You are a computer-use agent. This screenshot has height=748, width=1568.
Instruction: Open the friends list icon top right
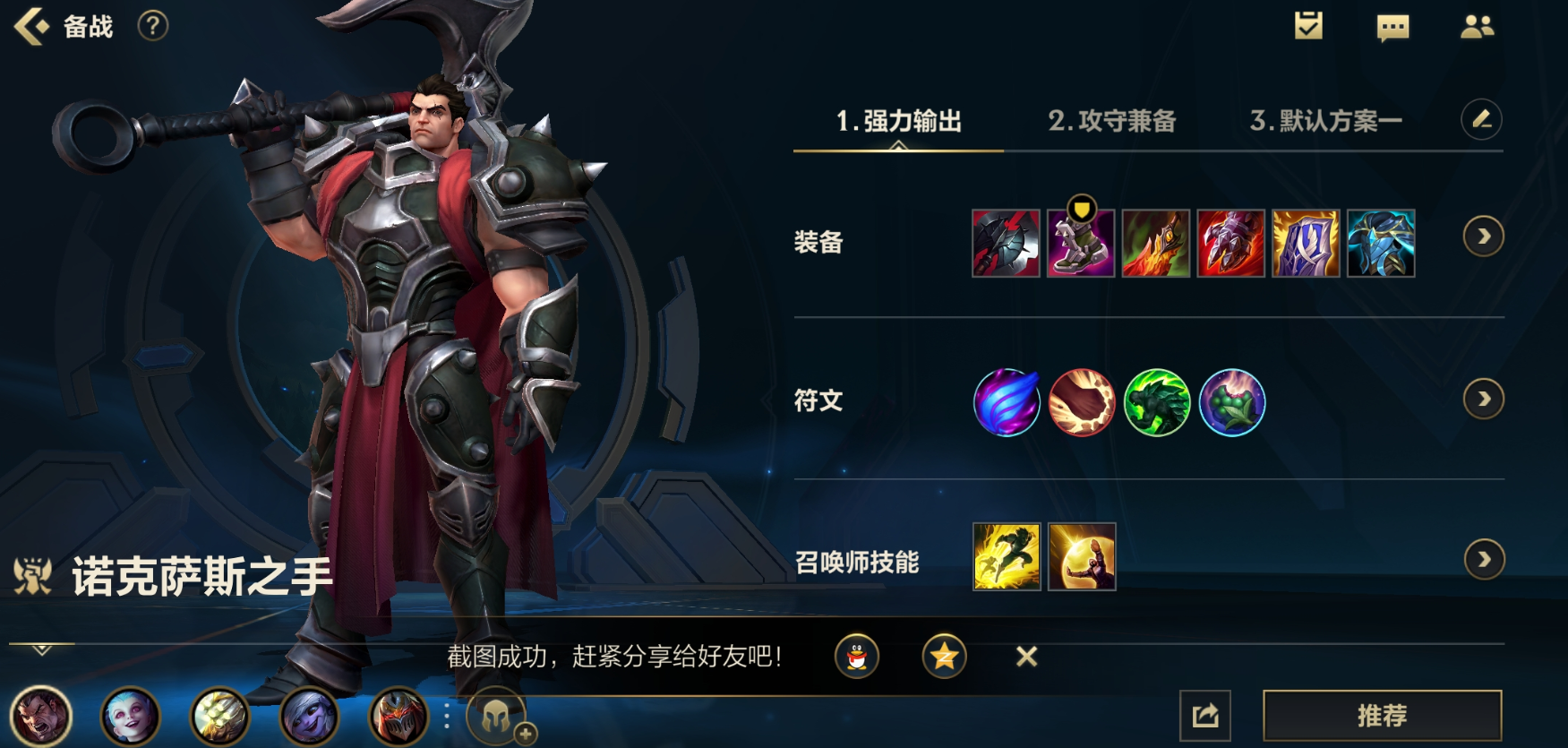tap(1479, 27)
